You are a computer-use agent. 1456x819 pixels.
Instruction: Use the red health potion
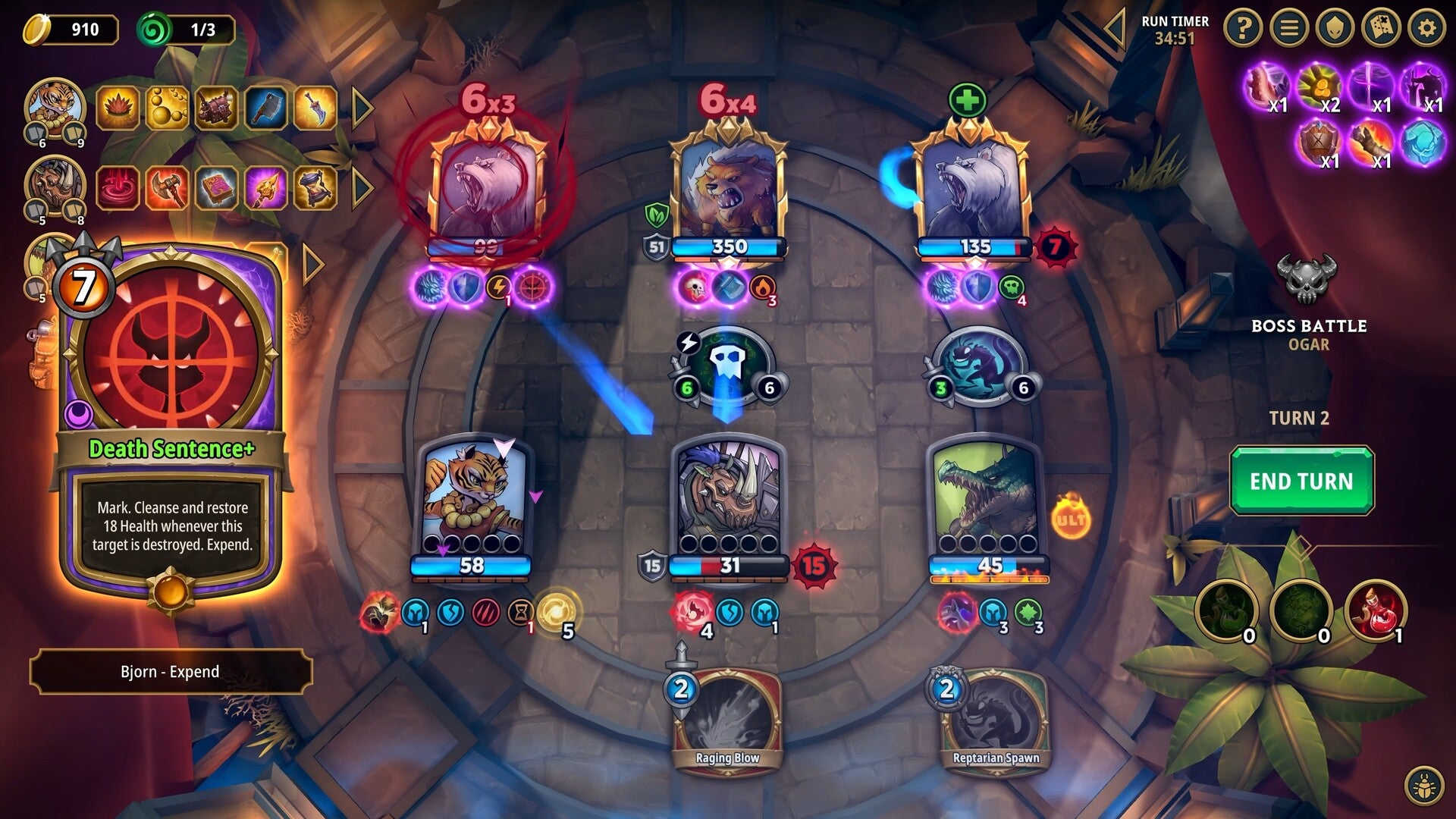click(x=1375, y=610)
